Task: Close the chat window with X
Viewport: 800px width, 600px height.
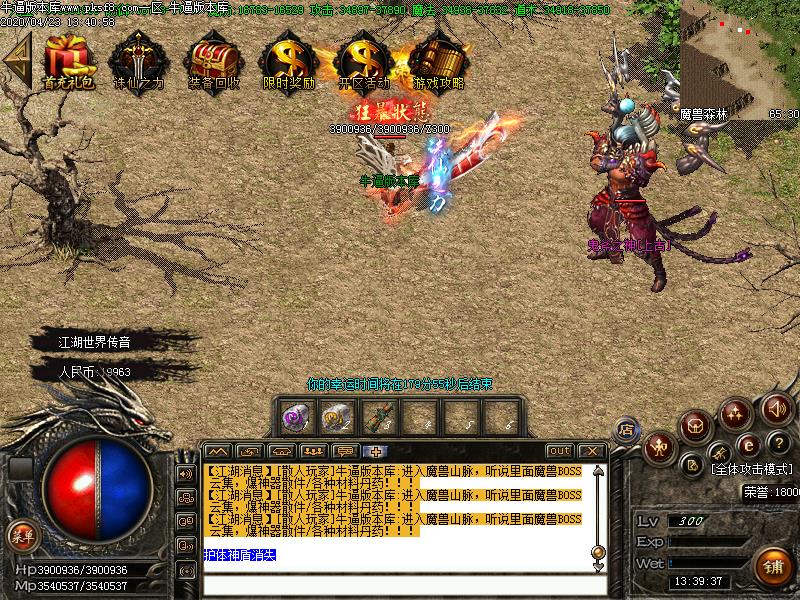Action: tap(590, 451)
